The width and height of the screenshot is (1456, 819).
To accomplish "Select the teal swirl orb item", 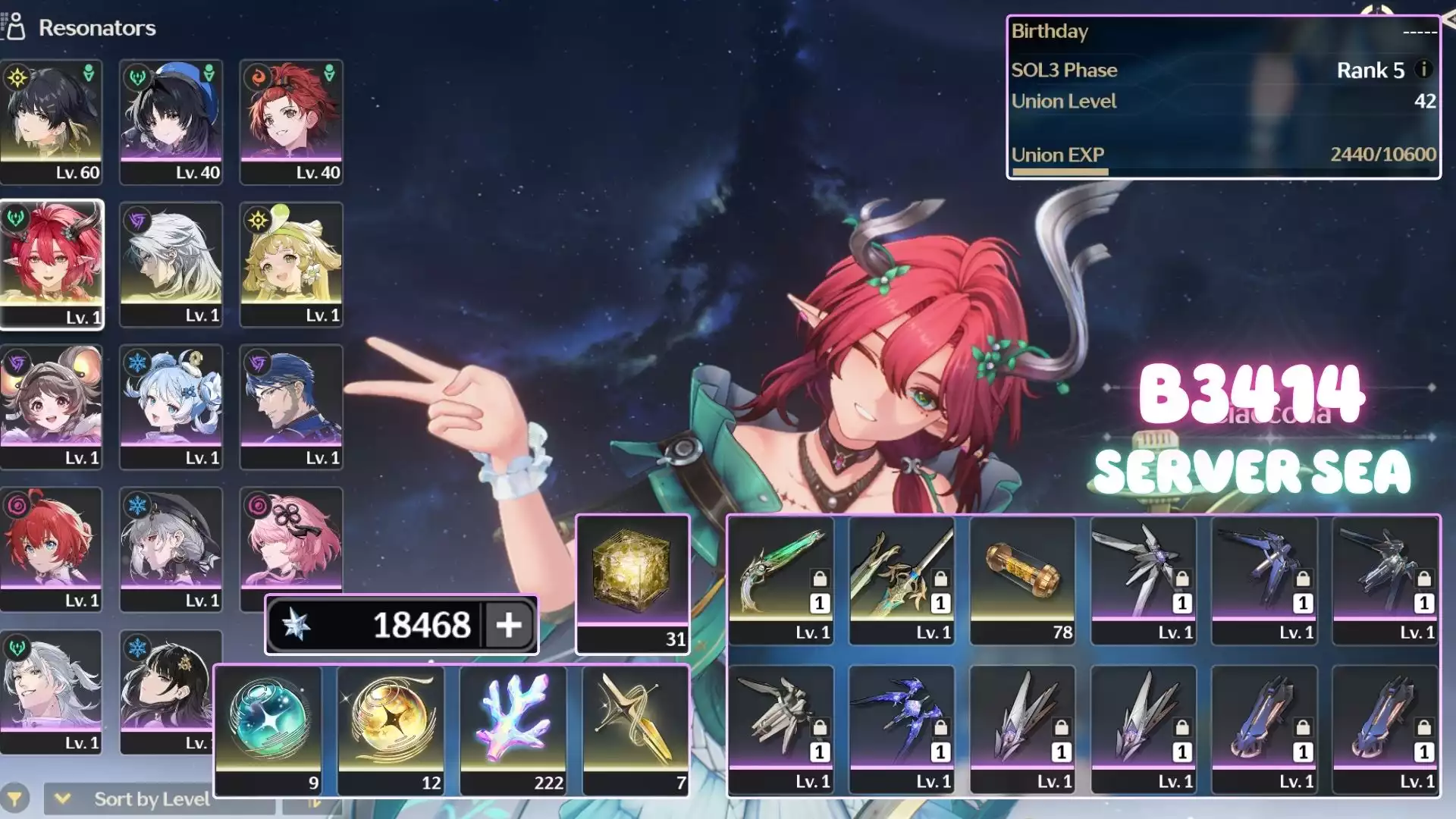I will tap(268, 730).
